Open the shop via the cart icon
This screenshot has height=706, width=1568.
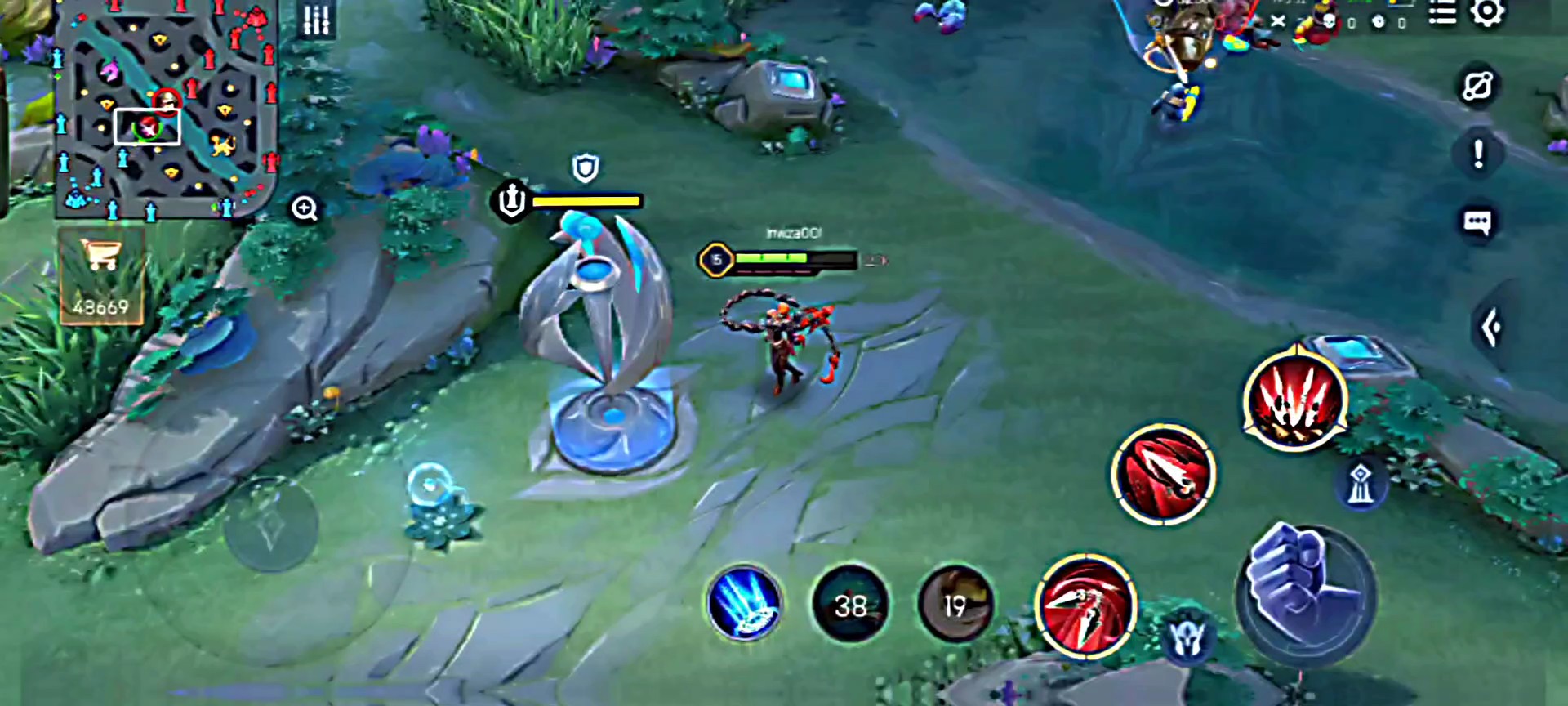pyautogui.click(x=101, y=275)
